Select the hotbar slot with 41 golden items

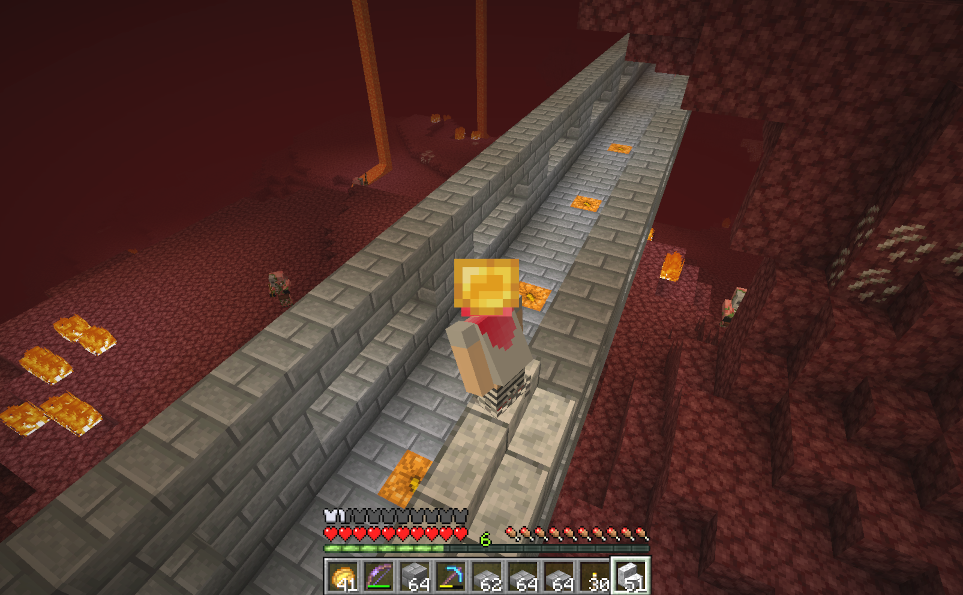(x=343, y=575)
